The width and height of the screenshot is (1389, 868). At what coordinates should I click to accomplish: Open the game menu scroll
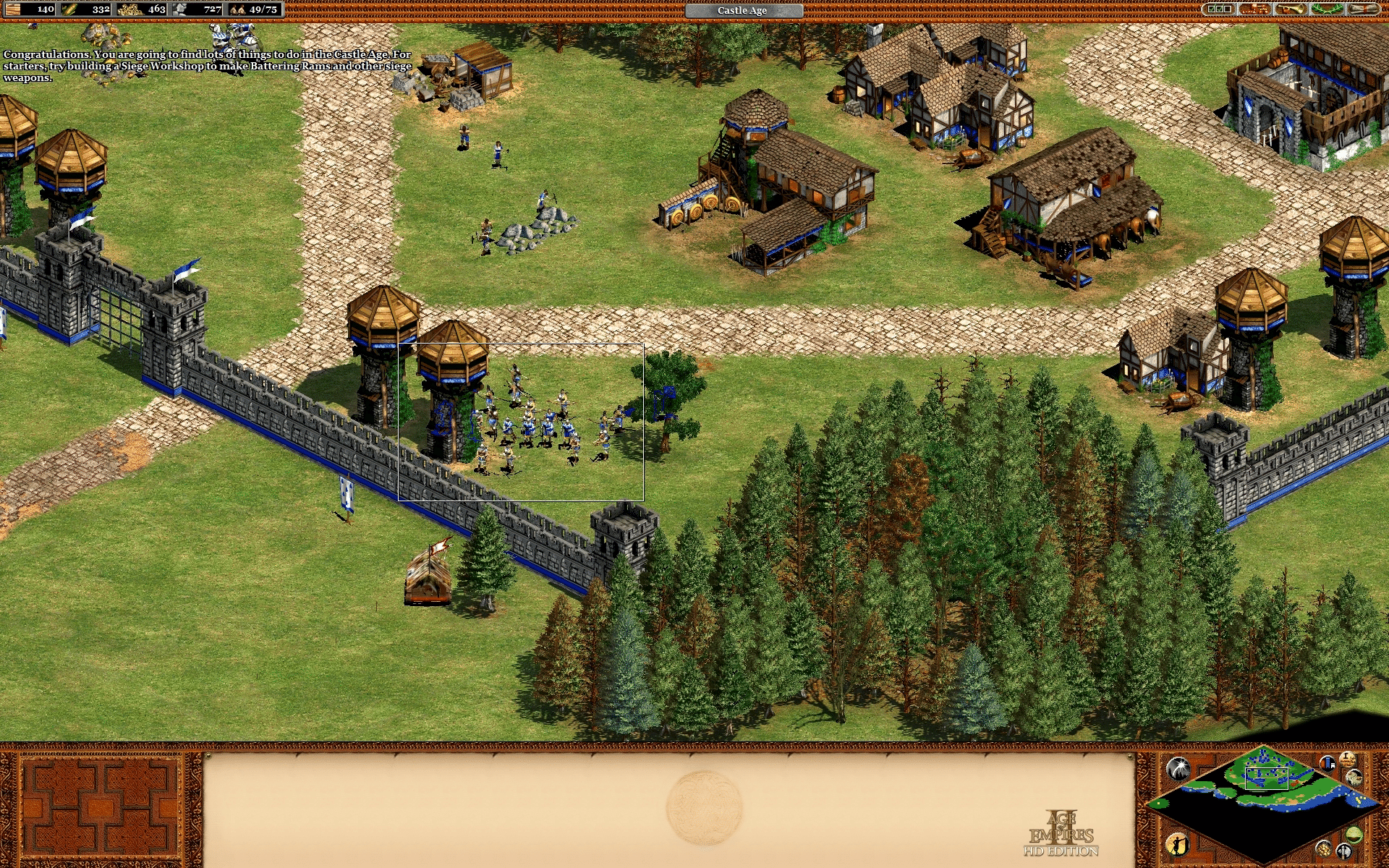[1364, 10]
